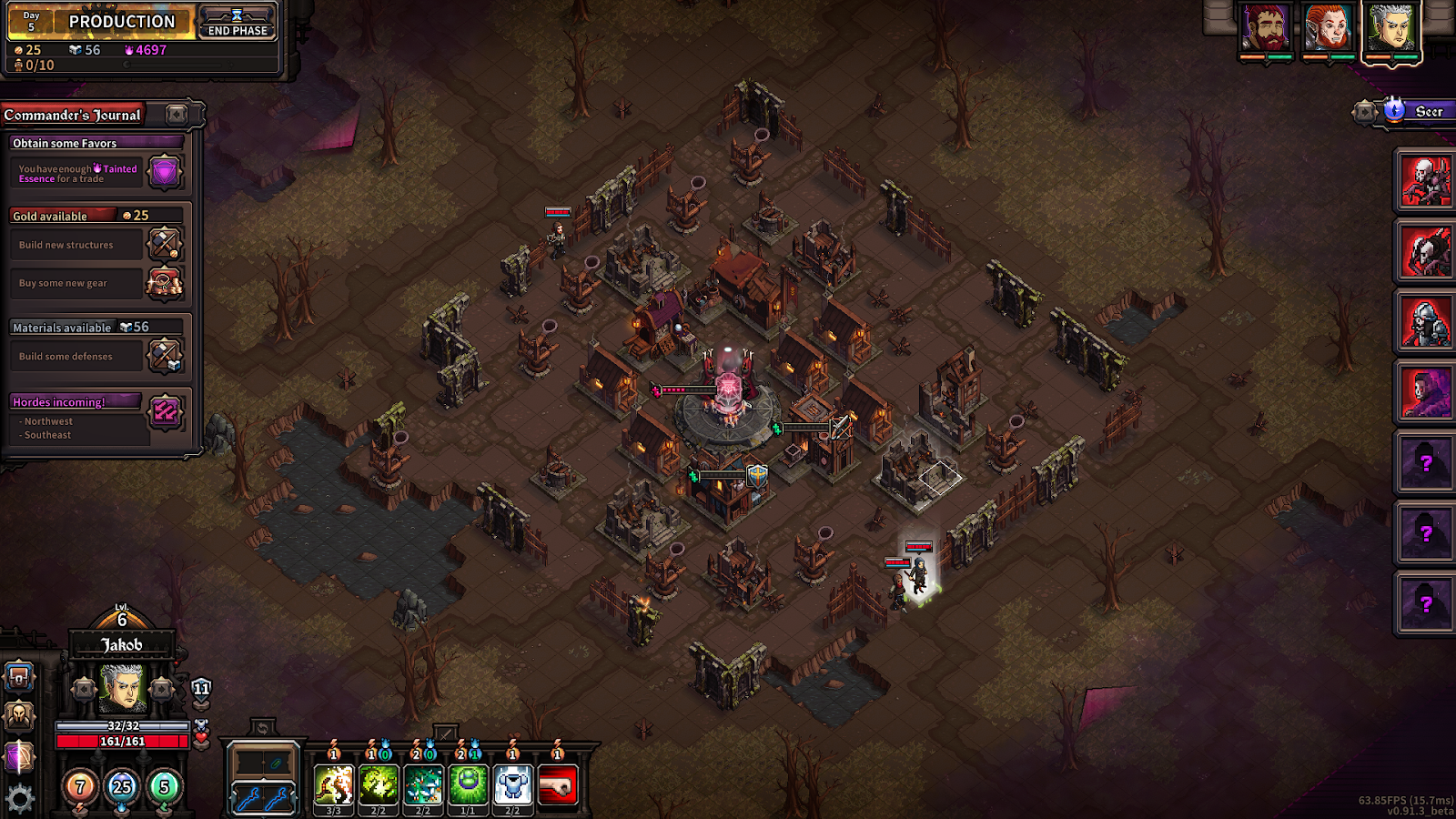Open the helmet character sheet
Screen dimensions: 1456x819
click(19, 717)
